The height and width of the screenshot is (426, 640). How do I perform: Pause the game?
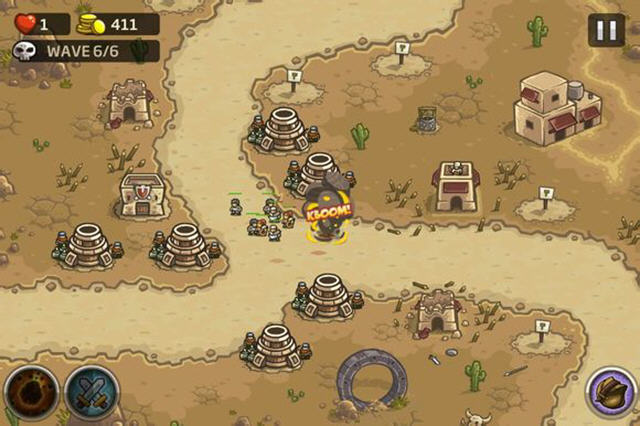tap(605, 30)
